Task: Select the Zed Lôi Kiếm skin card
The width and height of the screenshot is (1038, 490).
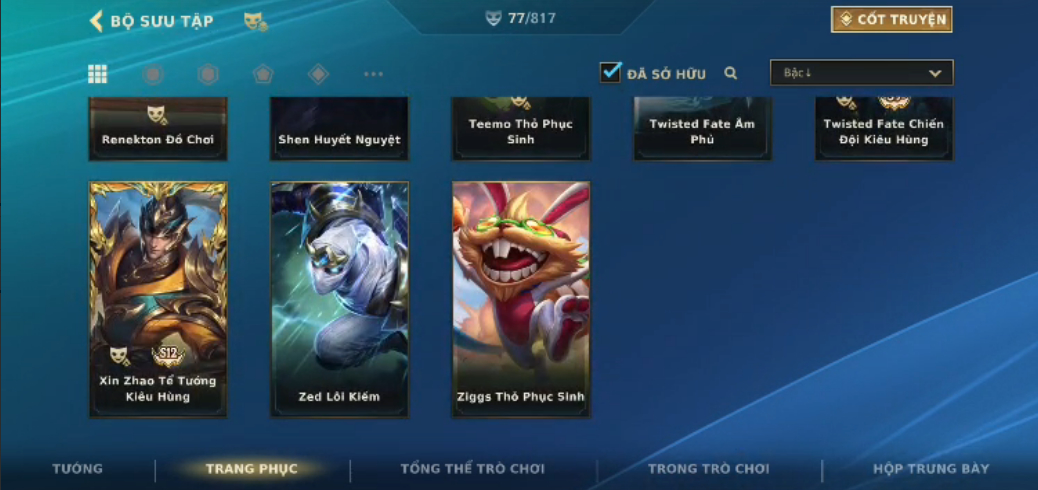Action: pos(340,298)
